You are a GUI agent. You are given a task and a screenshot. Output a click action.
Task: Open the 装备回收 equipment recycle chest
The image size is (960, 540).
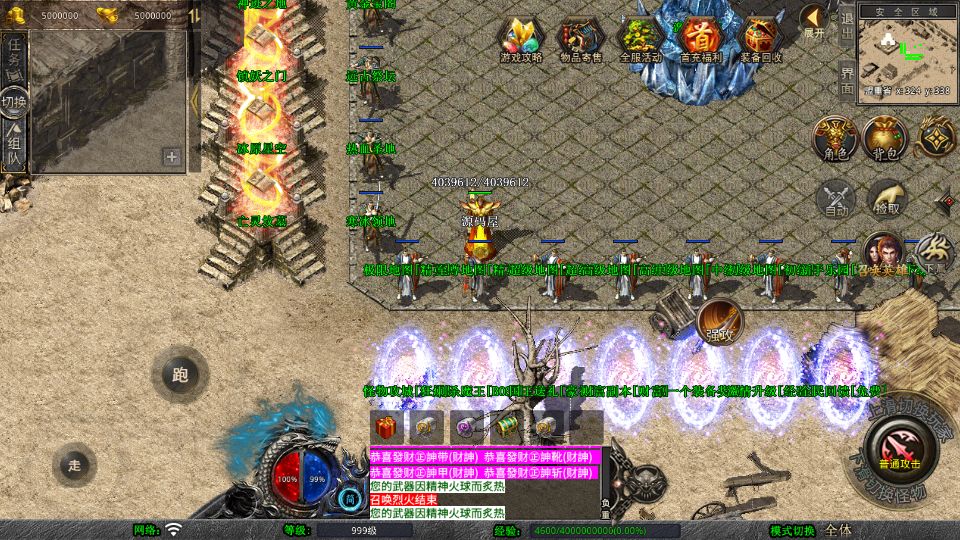click(x=762, y=40)
